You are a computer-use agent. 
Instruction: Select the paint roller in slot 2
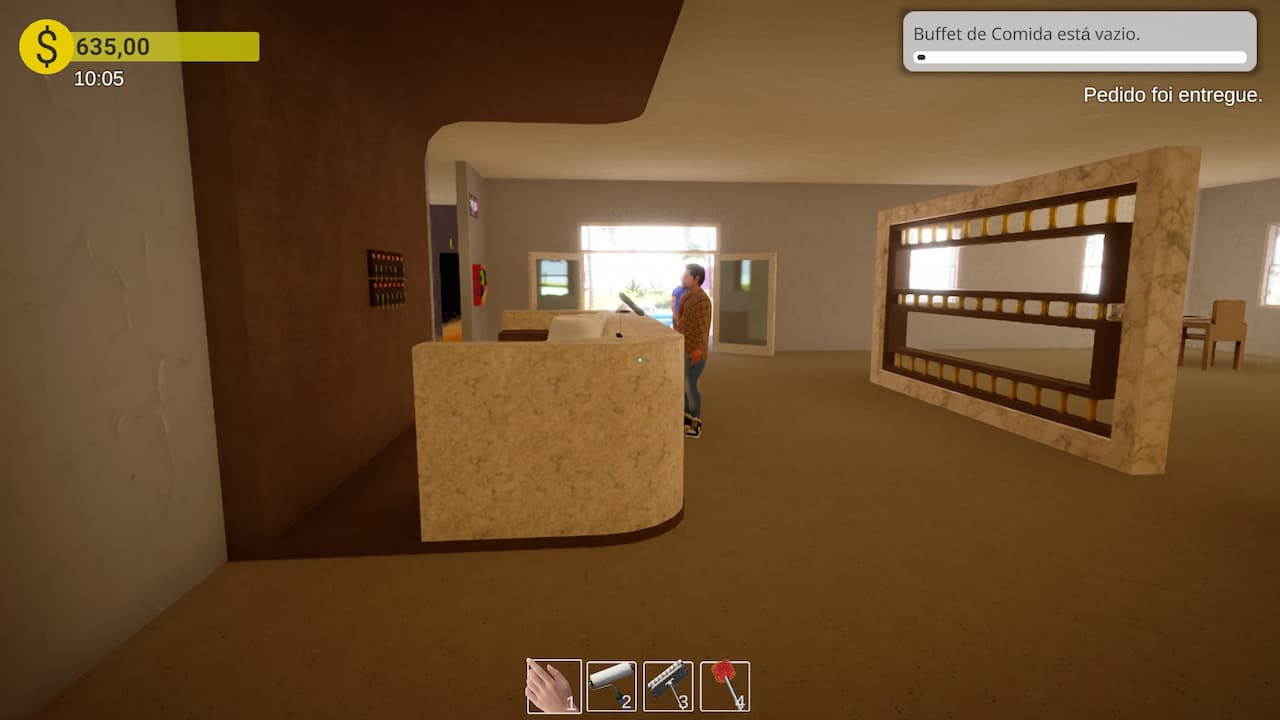(x=612, y=685)
